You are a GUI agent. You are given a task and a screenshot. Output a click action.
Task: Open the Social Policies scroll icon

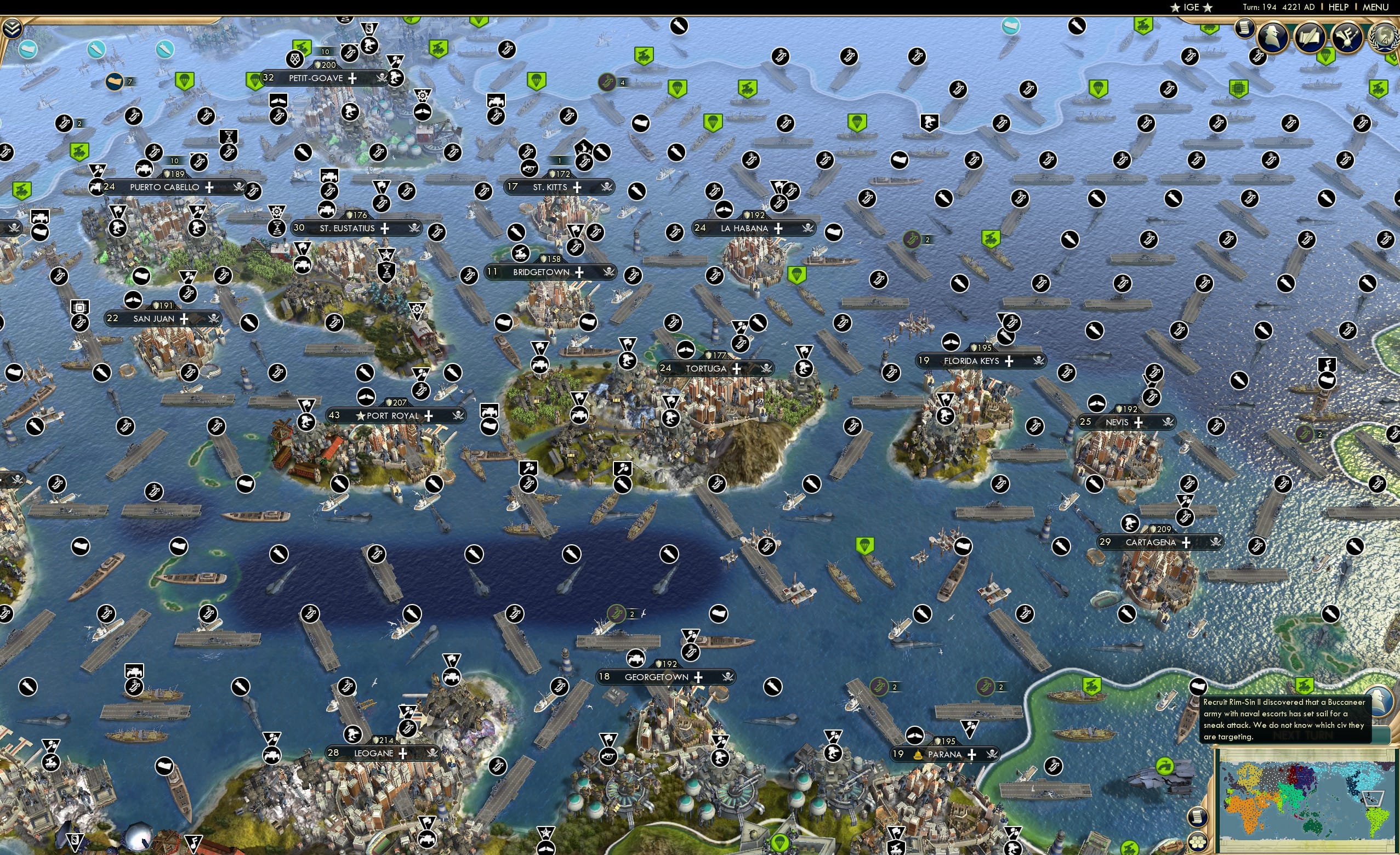point(1311,36)
